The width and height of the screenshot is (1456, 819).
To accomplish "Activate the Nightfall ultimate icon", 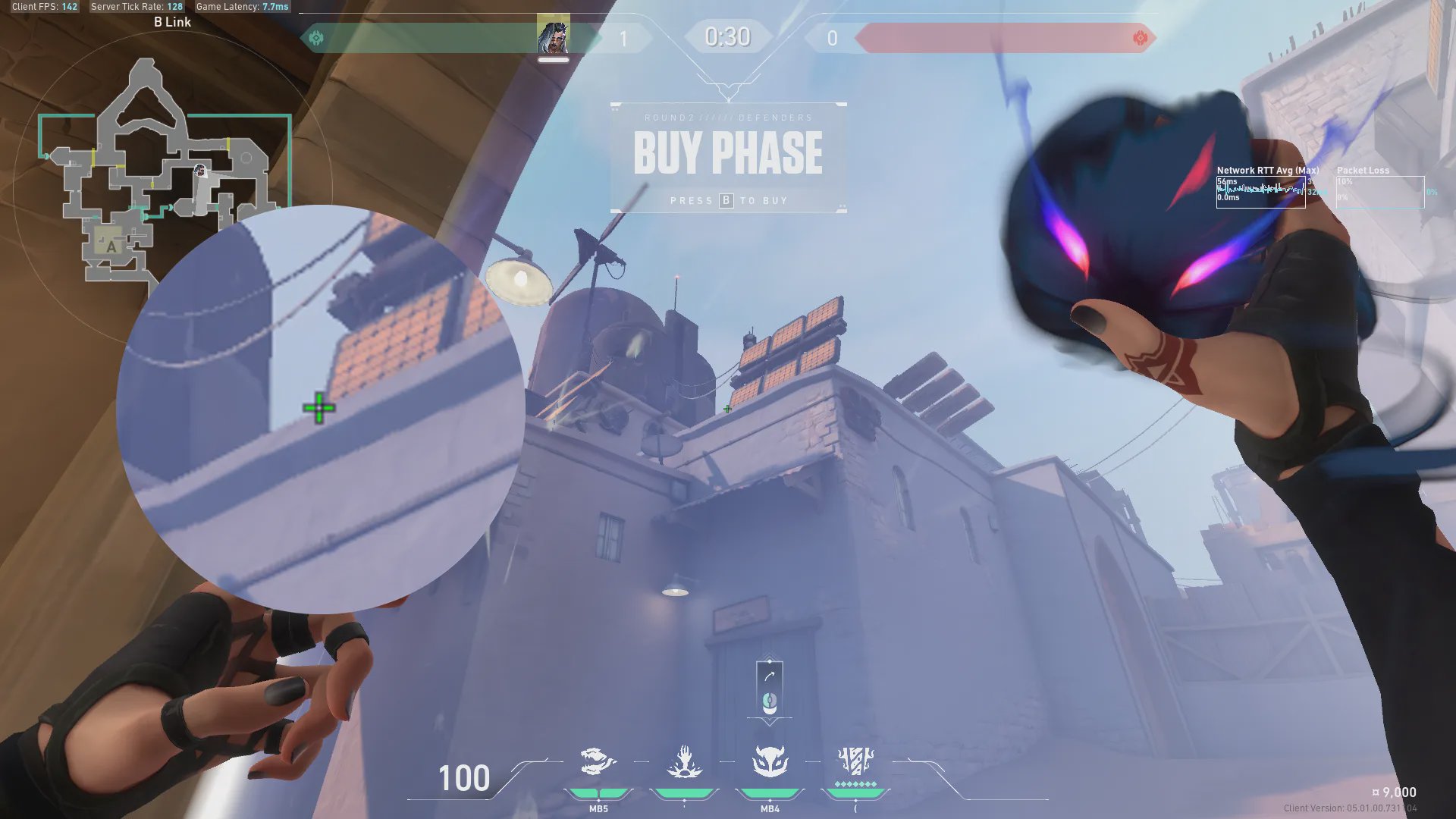I will click(x=855, y=761).
